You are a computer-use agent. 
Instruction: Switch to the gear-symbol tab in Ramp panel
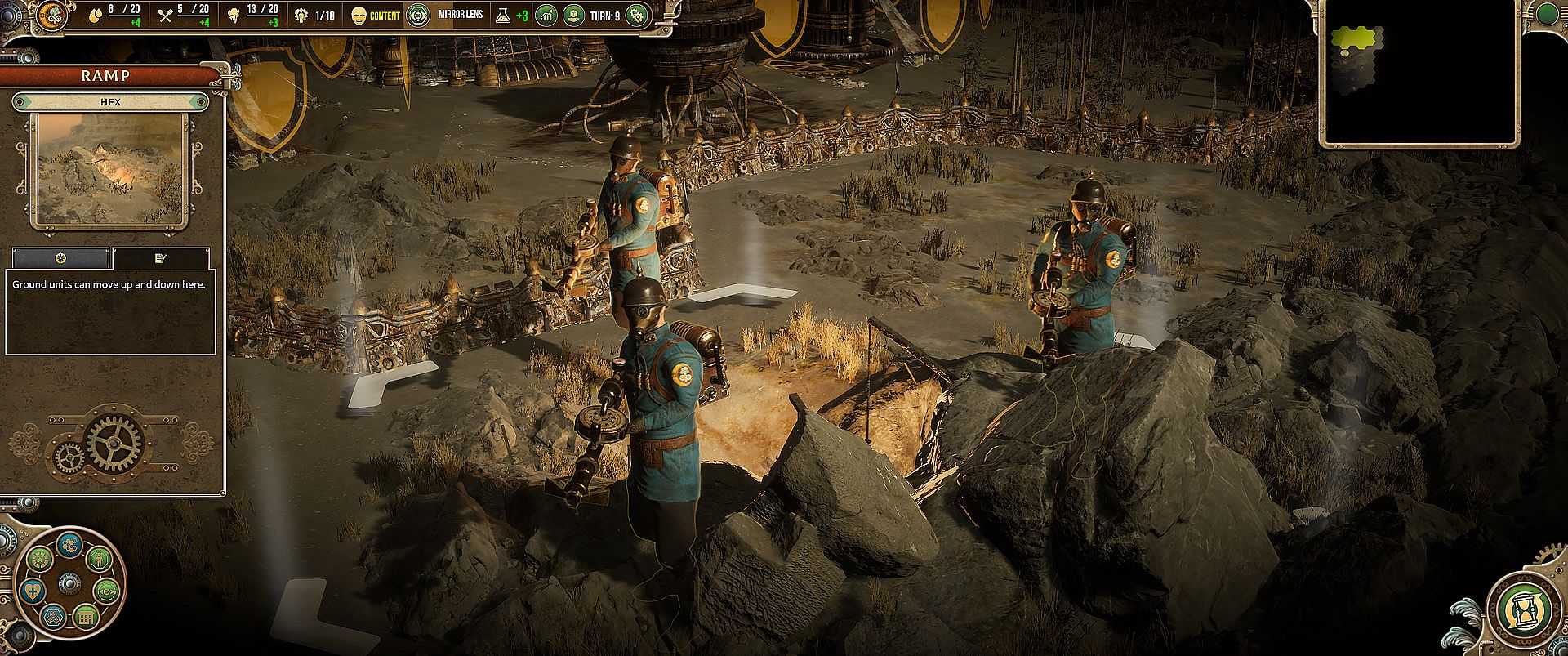point(60,258)
